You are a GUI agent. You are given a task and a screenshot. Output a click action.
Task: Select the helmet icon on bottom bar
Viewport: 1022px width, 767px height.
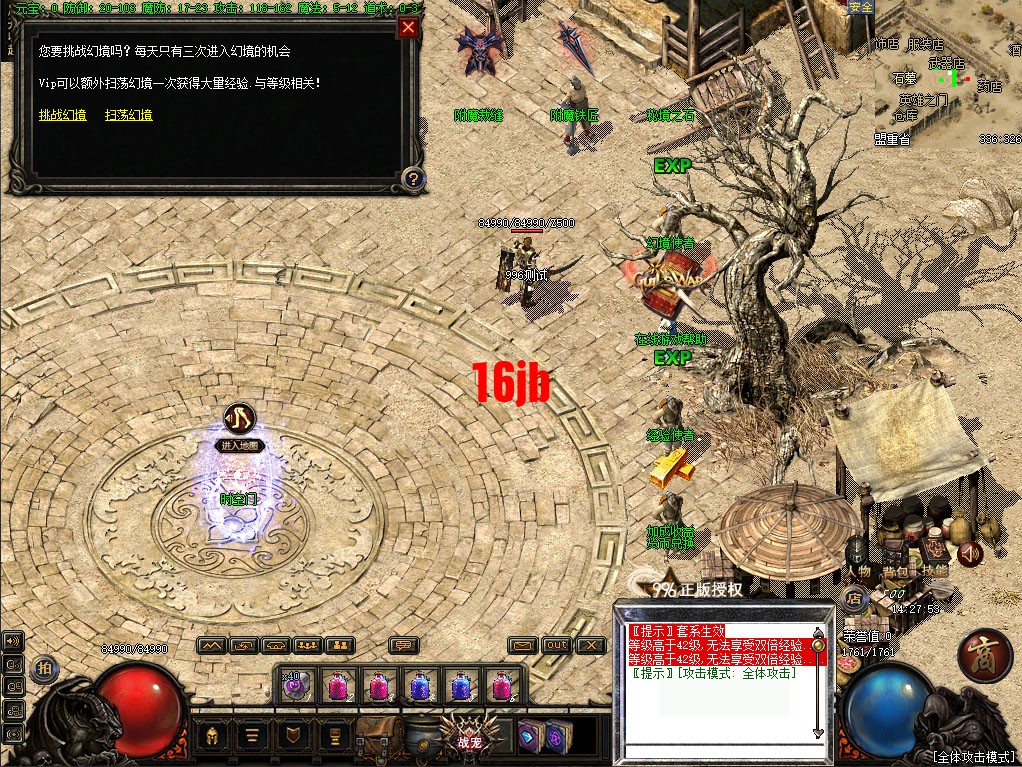[212, 736]
